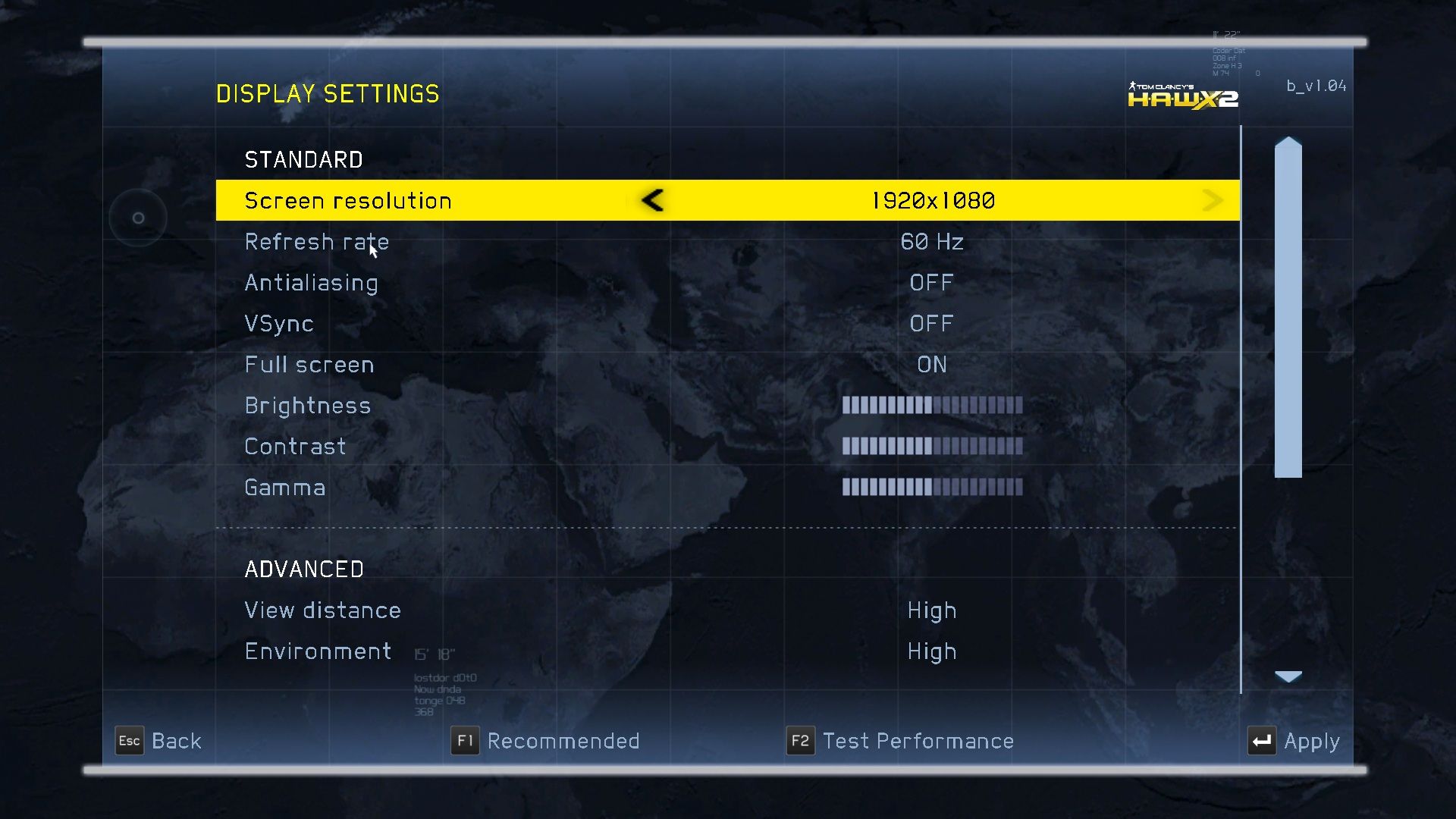Adjust the Brightness slider bar
This screenshot has width=1456, height=819.
point(932,406)
